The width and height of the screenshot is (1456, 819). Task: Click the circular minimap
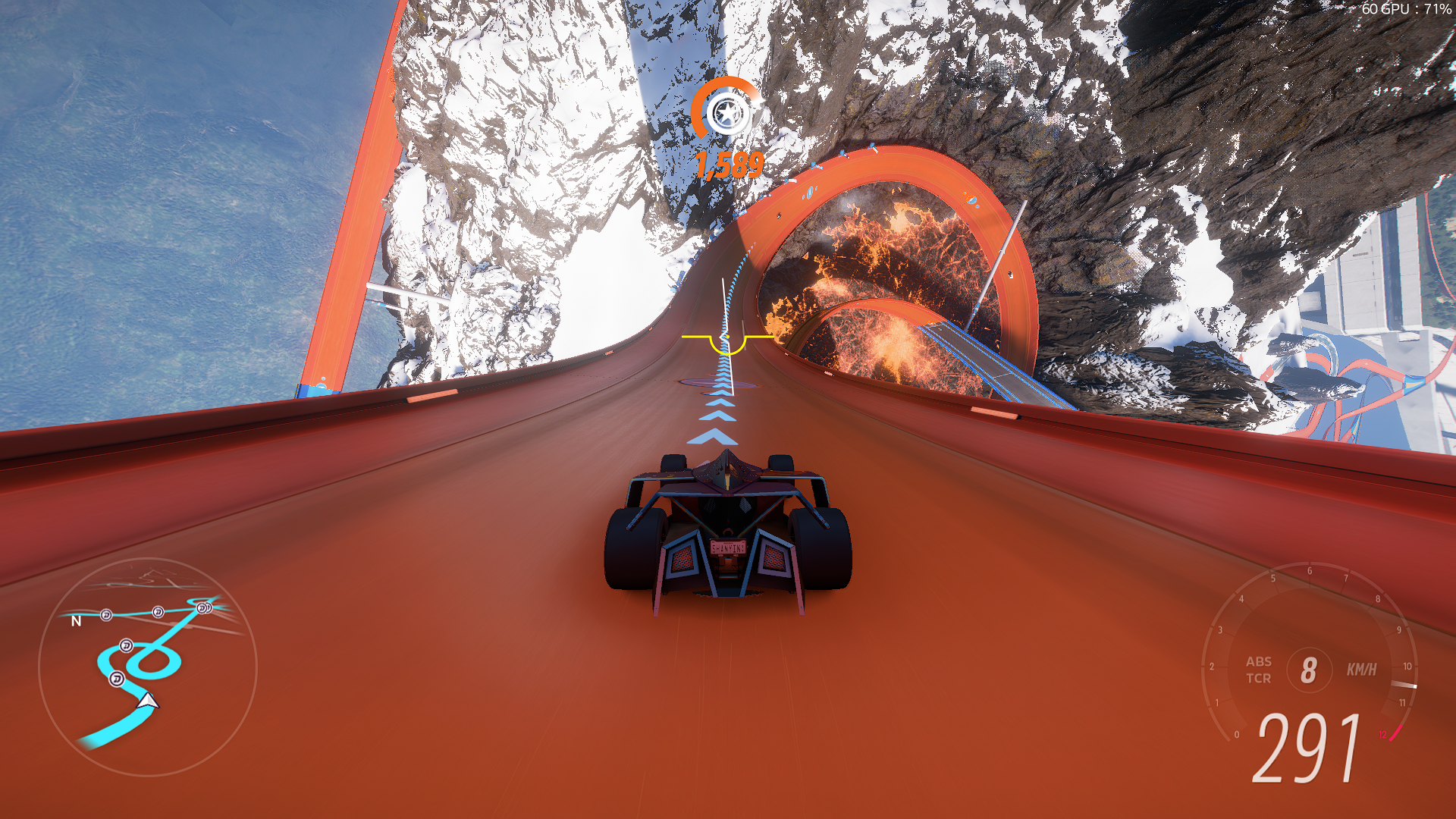click(x=148, y=667)
